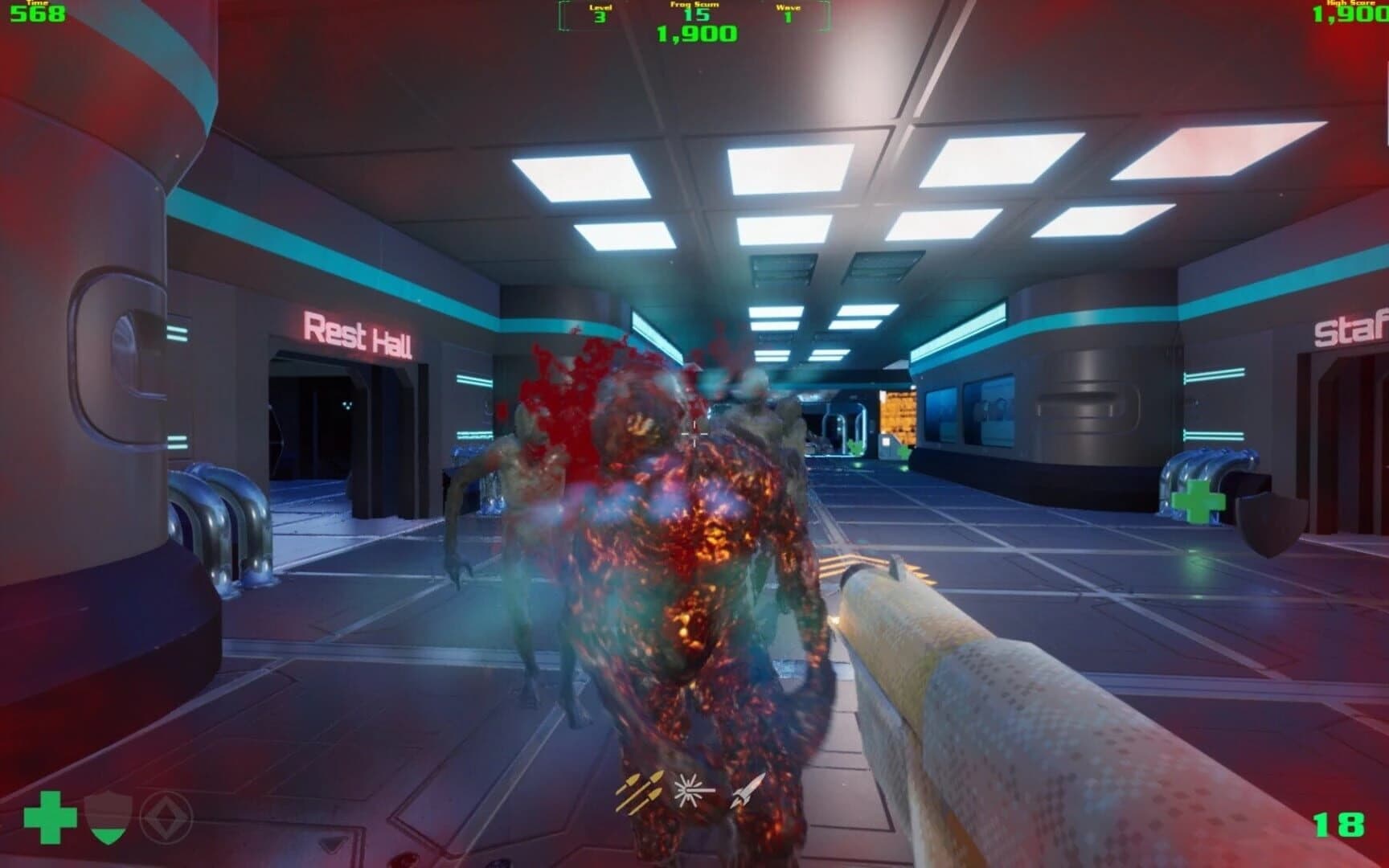Click the Rest Hall door sign
Screen dimensions: 1389x868
pyautogui.click(x=359, y=334)
